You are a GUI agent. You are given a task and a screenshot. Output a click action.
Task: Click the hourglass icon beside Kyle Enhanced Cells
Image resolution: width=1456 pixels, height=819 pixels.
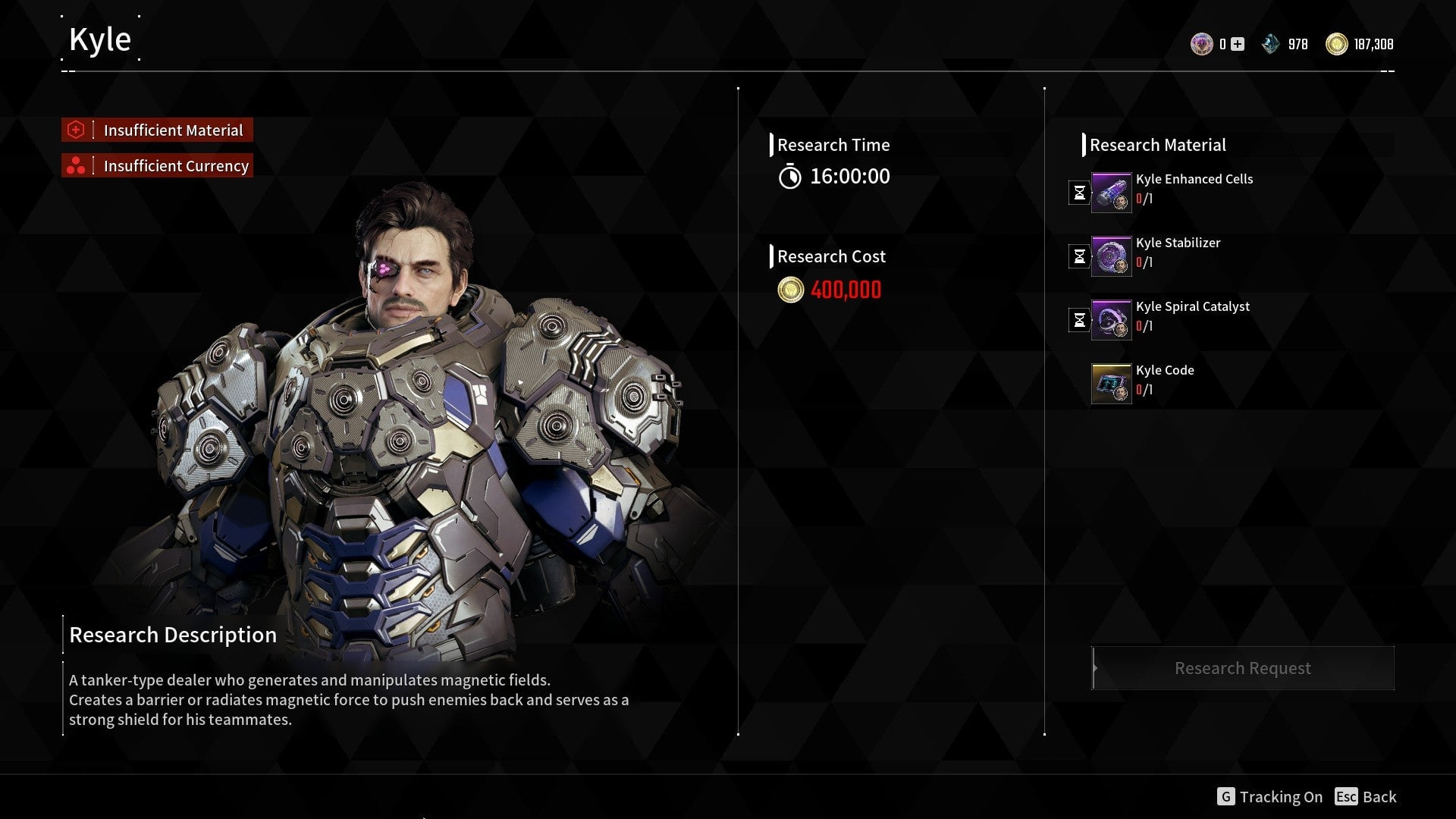coord(1078,192)
